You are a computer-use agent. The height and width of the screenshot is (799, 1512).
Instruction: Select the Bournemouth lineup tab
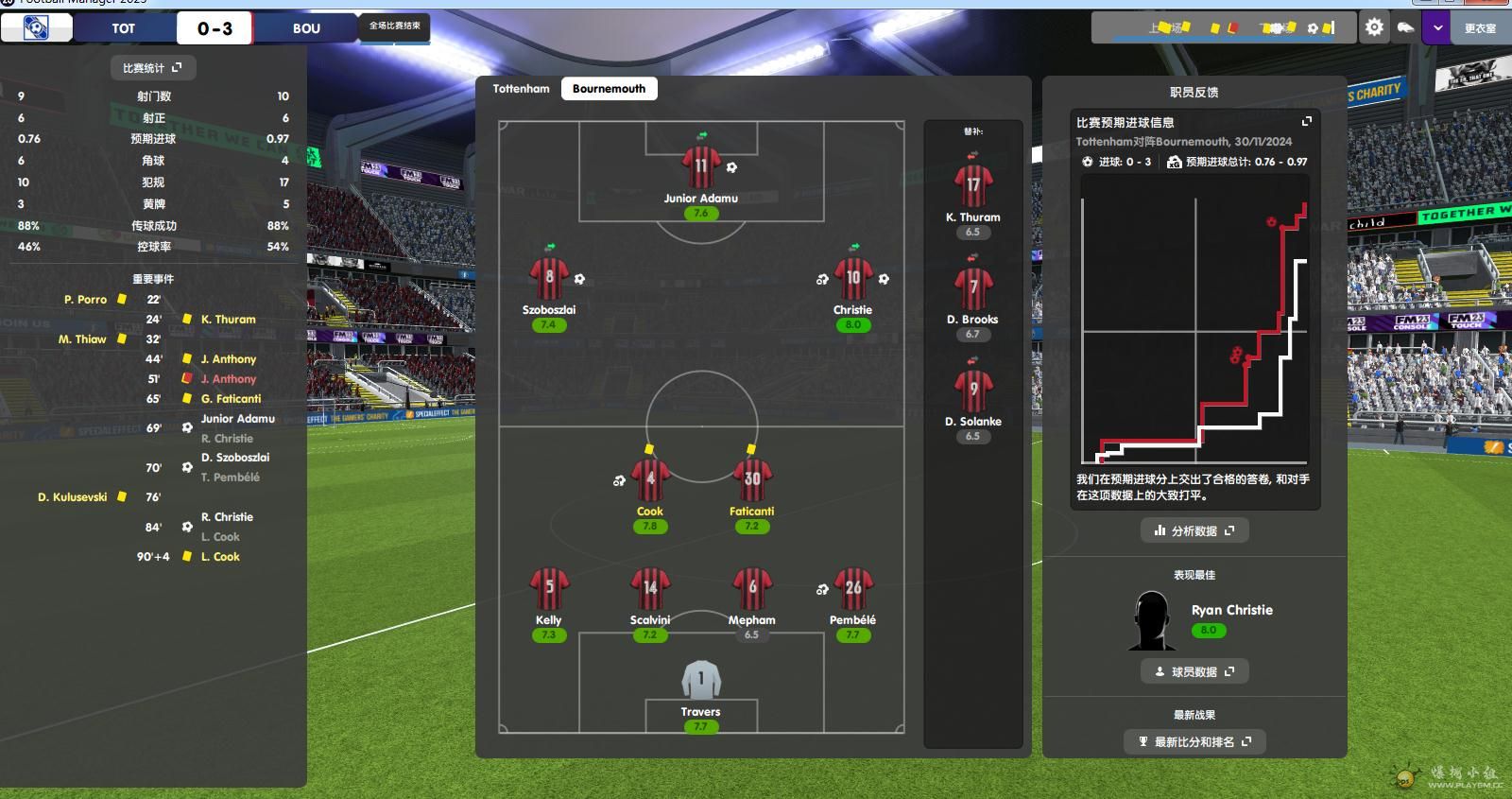click(609, 89)
